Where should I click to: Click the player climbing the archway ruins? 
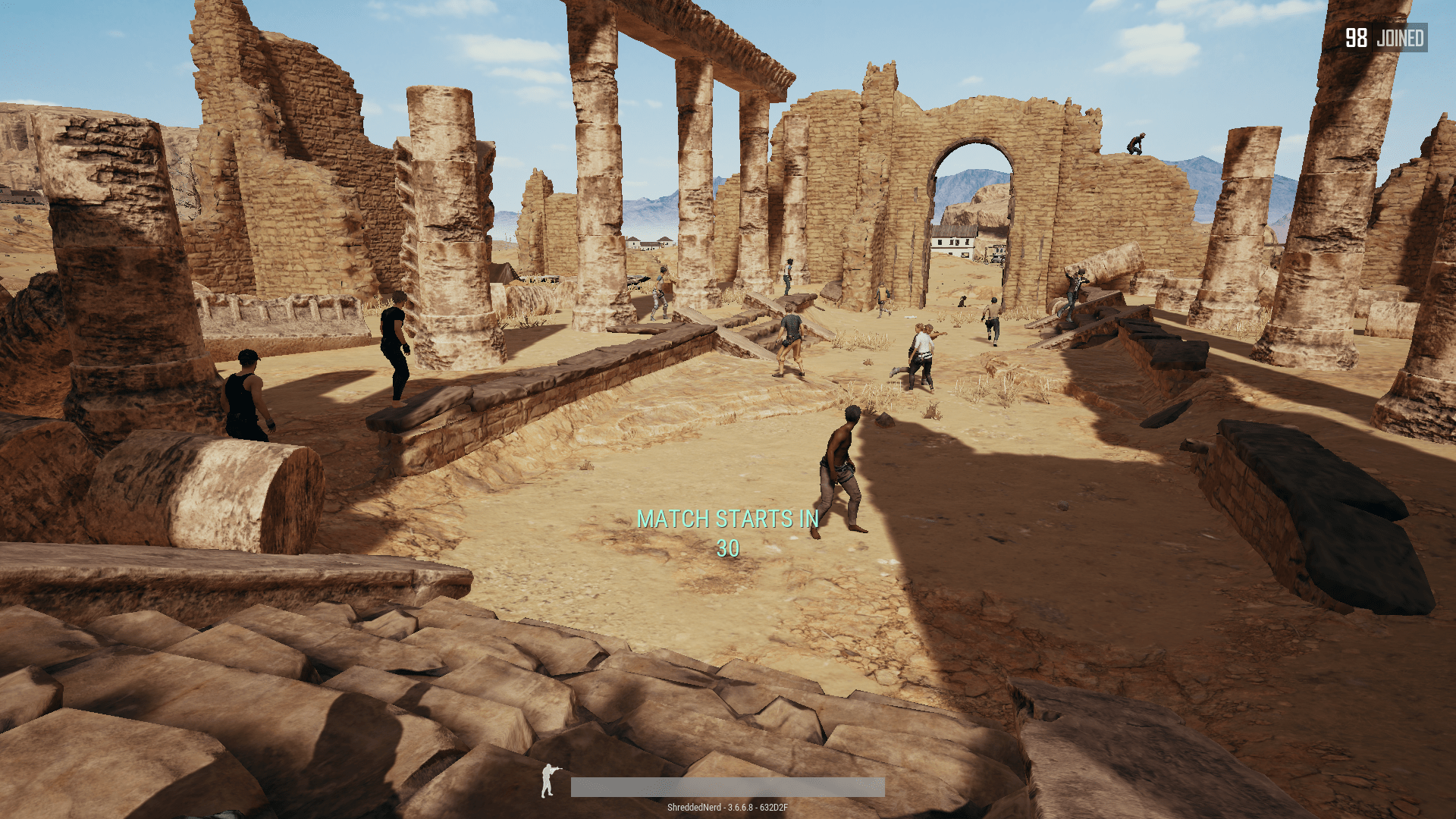tap(1134, 143)
